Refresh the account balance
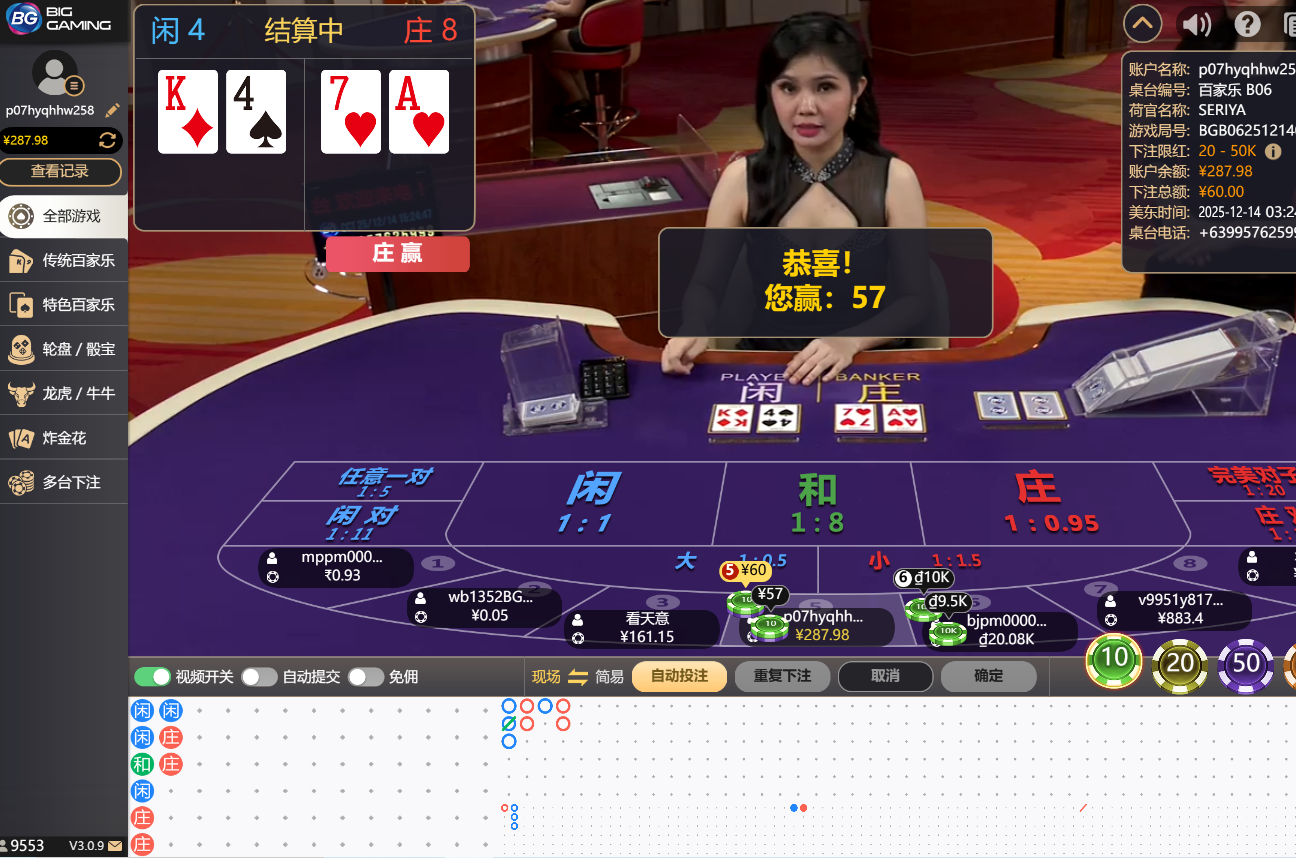 [x=107, y=140]
